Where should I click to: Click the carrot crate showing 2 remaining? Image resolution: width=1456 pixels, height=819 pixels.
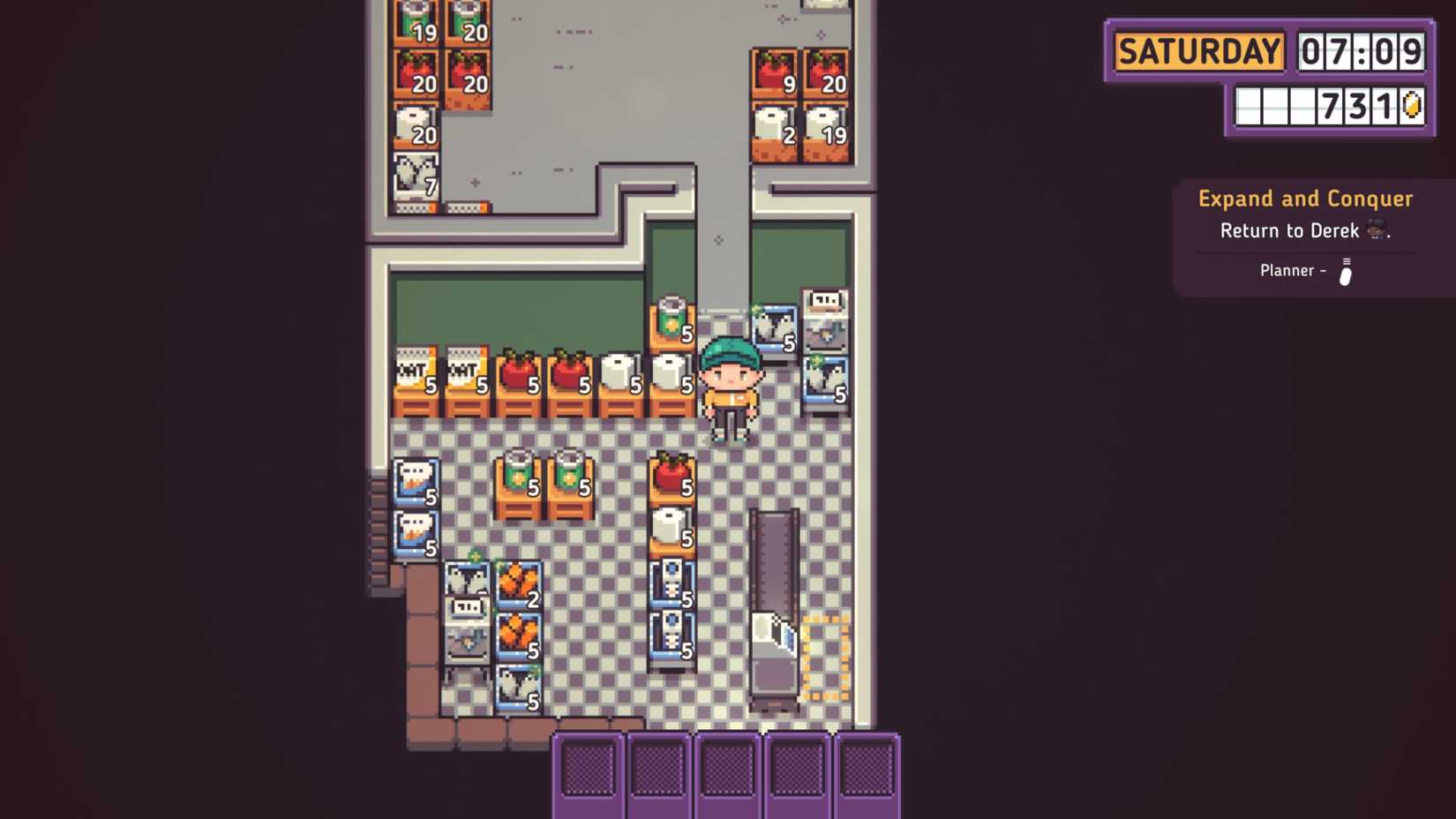pos(519,582)
